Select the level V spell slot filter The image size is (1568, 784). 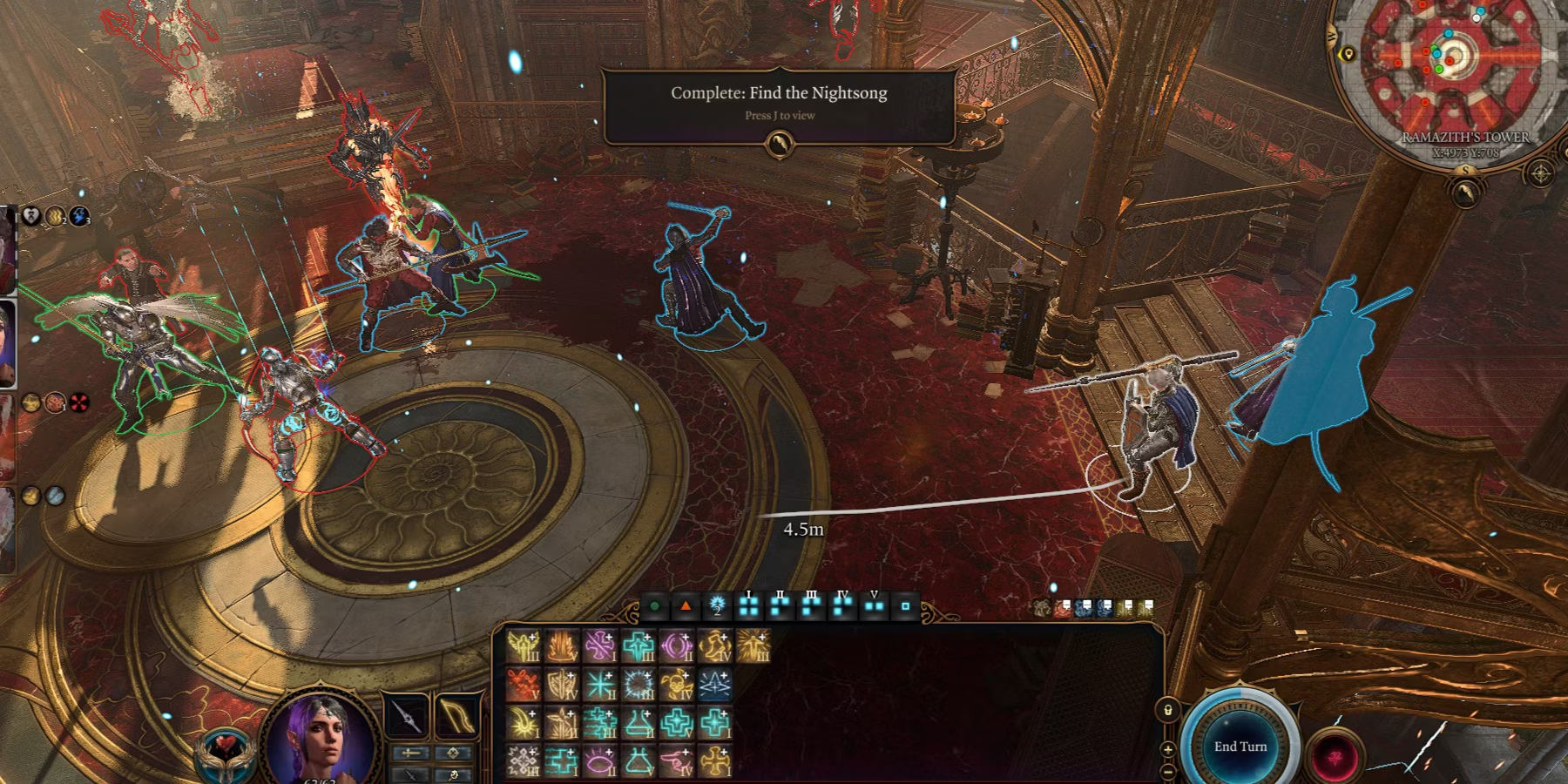pos(874,606)
